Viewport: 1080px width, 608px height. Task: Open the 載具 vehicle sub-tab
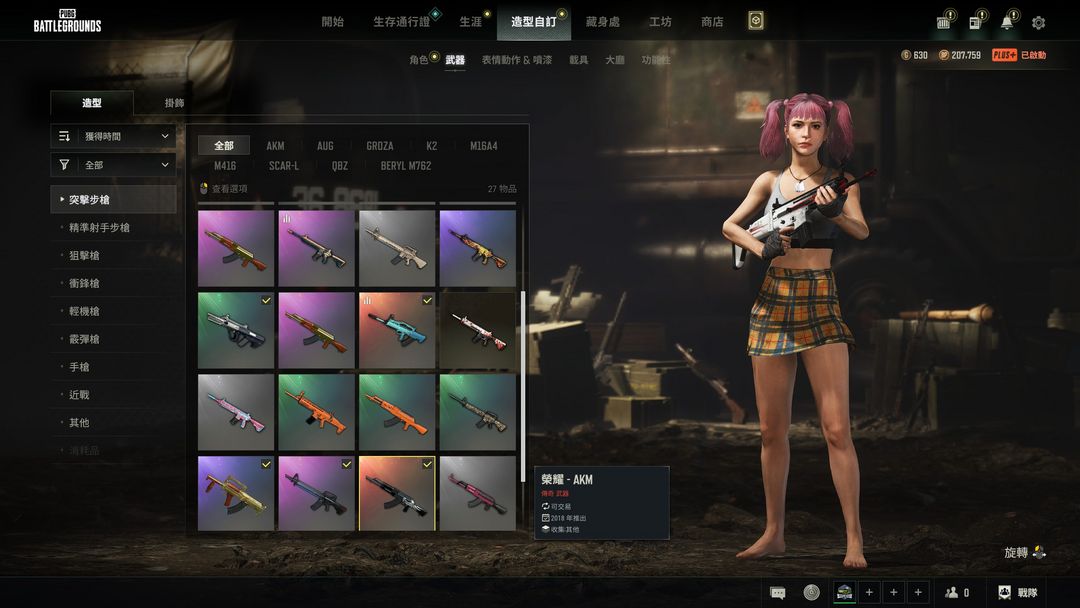(x=579, y=60)
